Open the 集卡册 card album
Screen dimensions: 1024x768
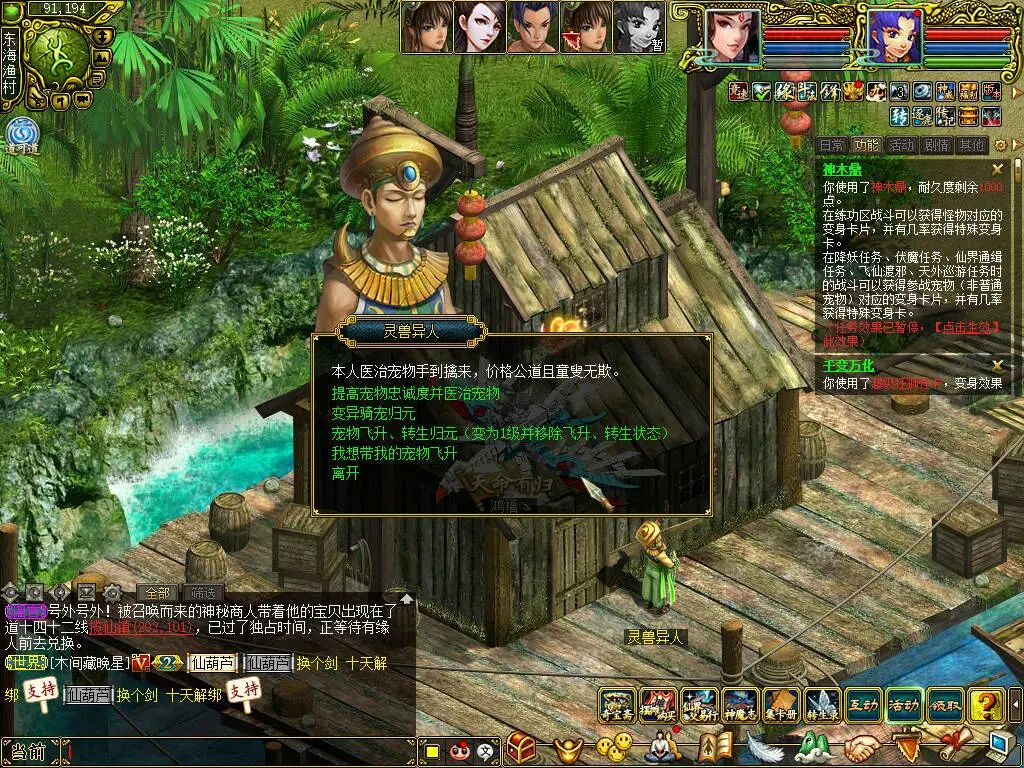pyautogui.click(x=781, y=705)
